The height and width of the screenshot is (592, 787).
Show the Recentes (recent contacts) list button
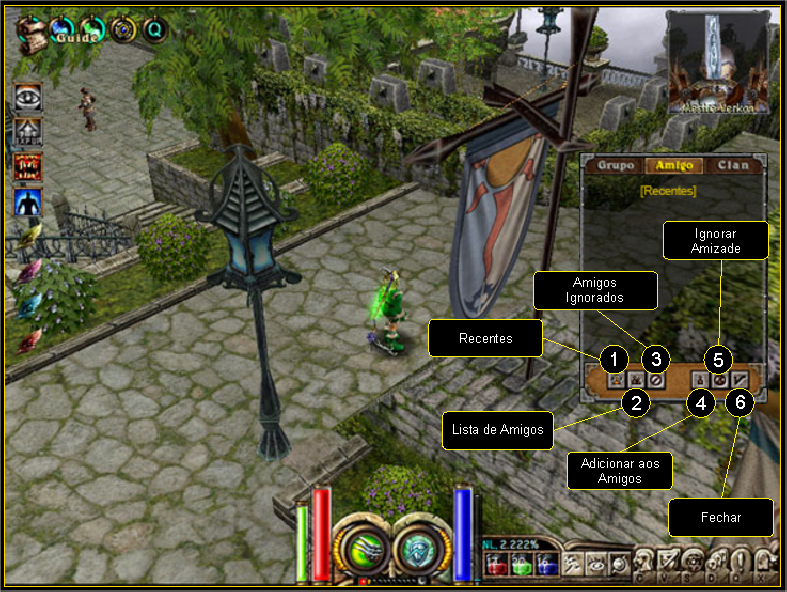(617, 379)
